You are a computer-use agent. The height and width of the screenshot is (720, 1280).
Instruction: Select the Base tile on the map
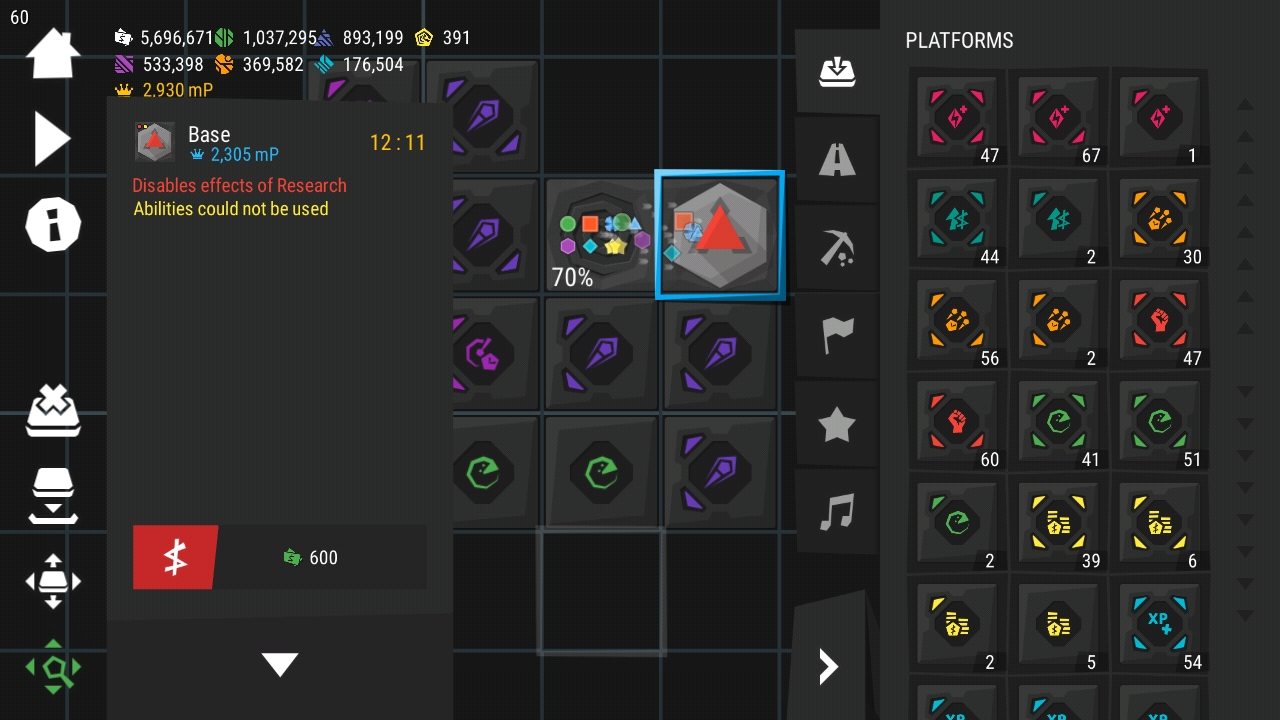point(719,236)
